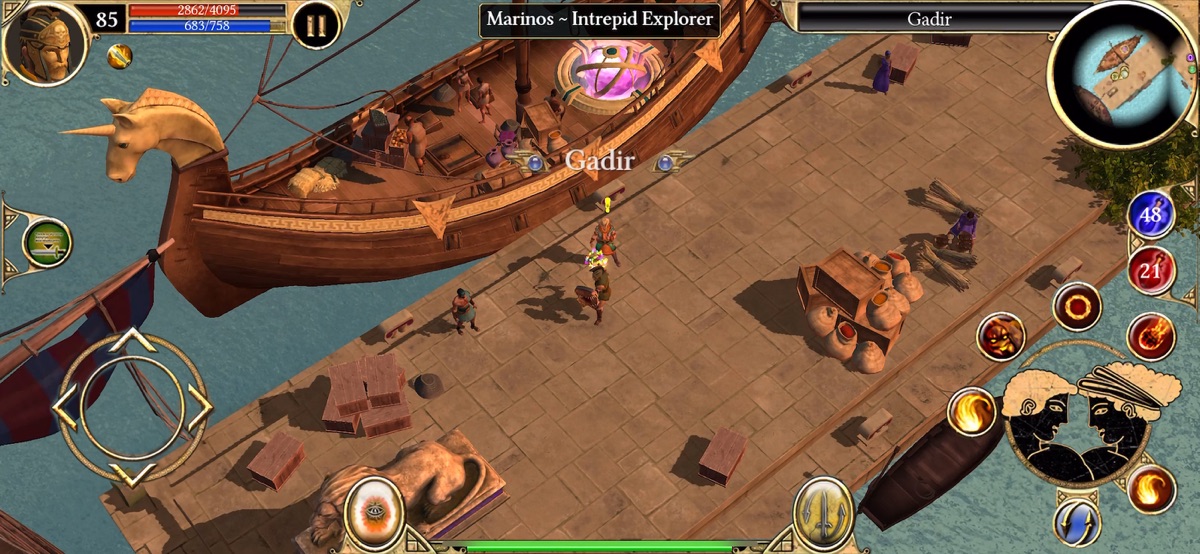Pause the game with the pause button
This screenshot has height=554, width=1200.
(316, 26)
